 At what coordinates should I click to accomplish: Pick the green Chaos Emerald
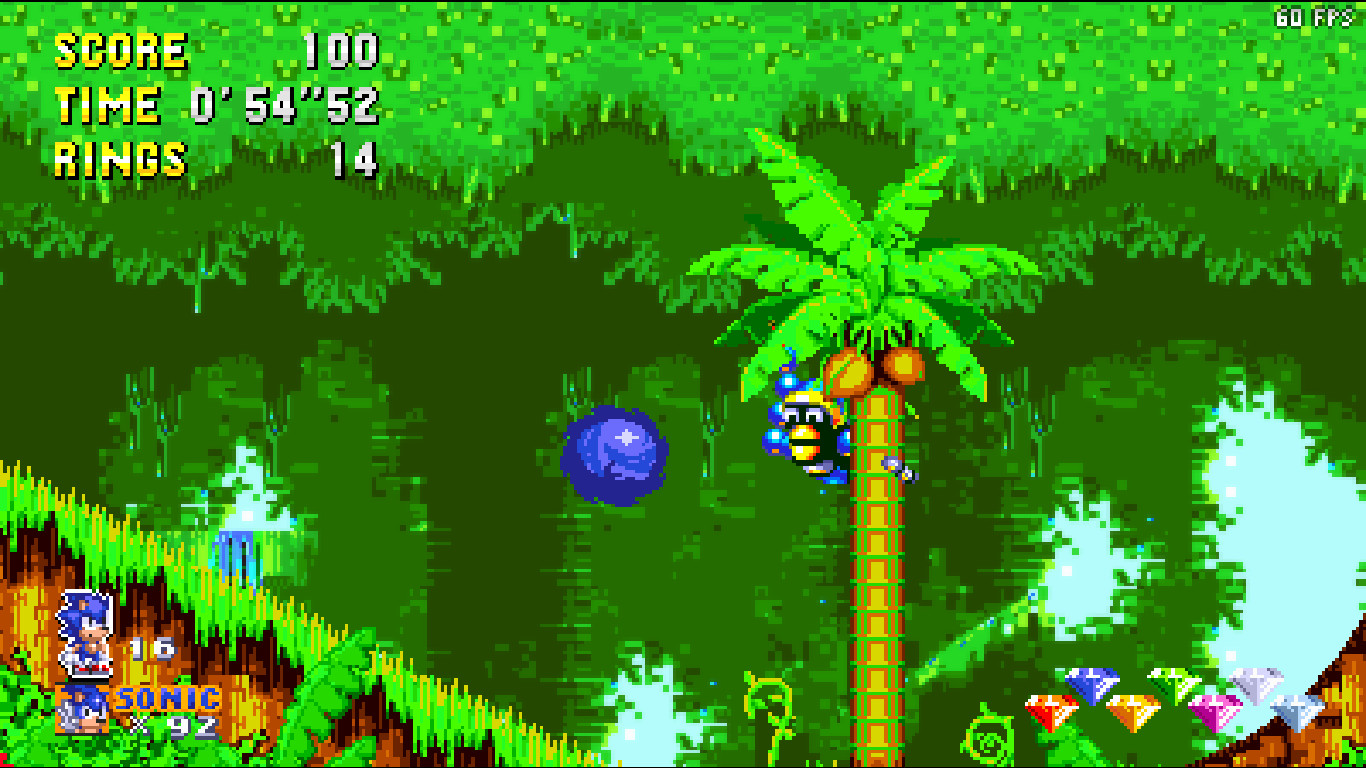1173,686
